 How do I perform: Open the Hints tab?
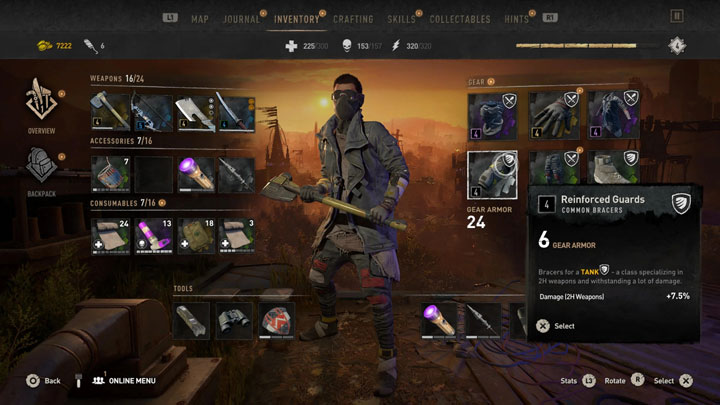[x=517, y=19]
